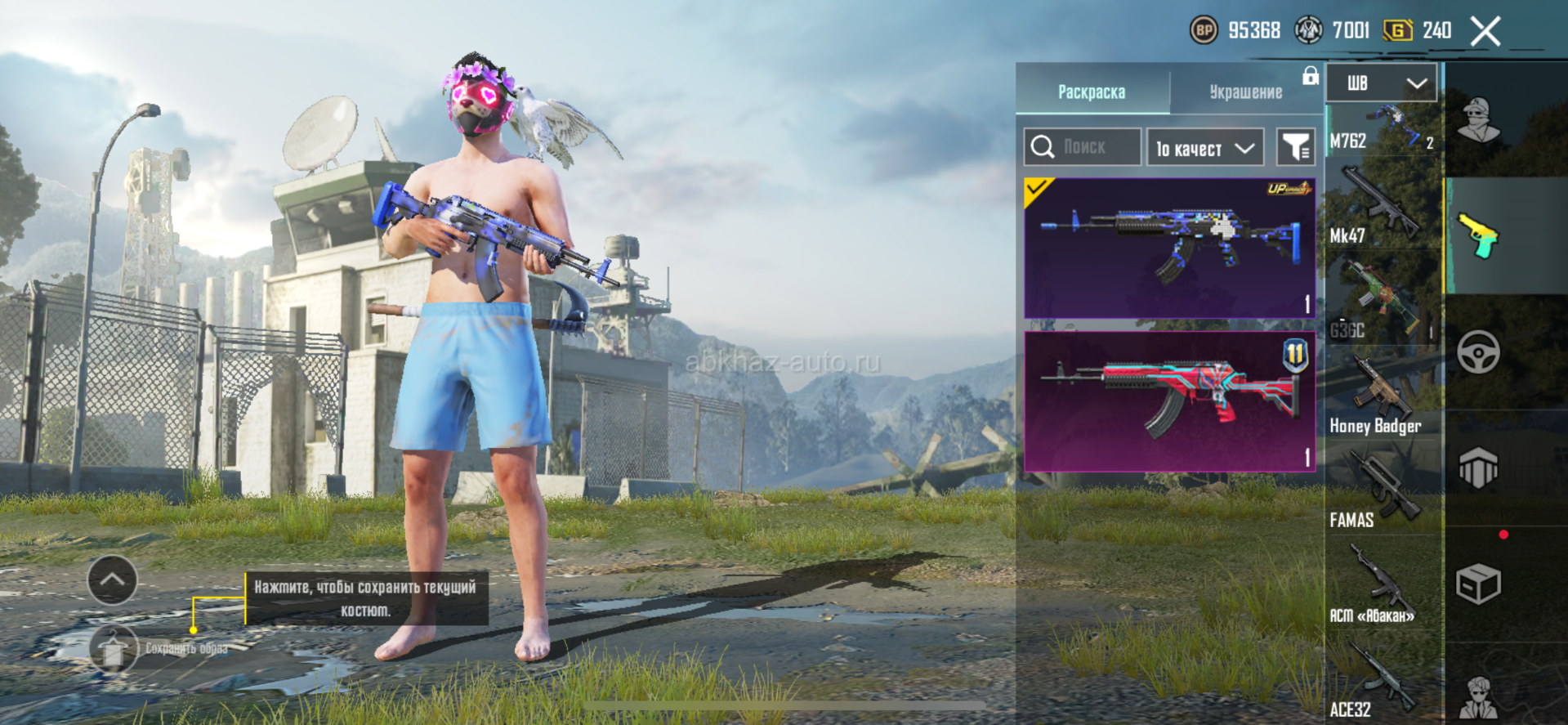Open the Украшение tab
1568x725 pixels.
coord(1245,92)
